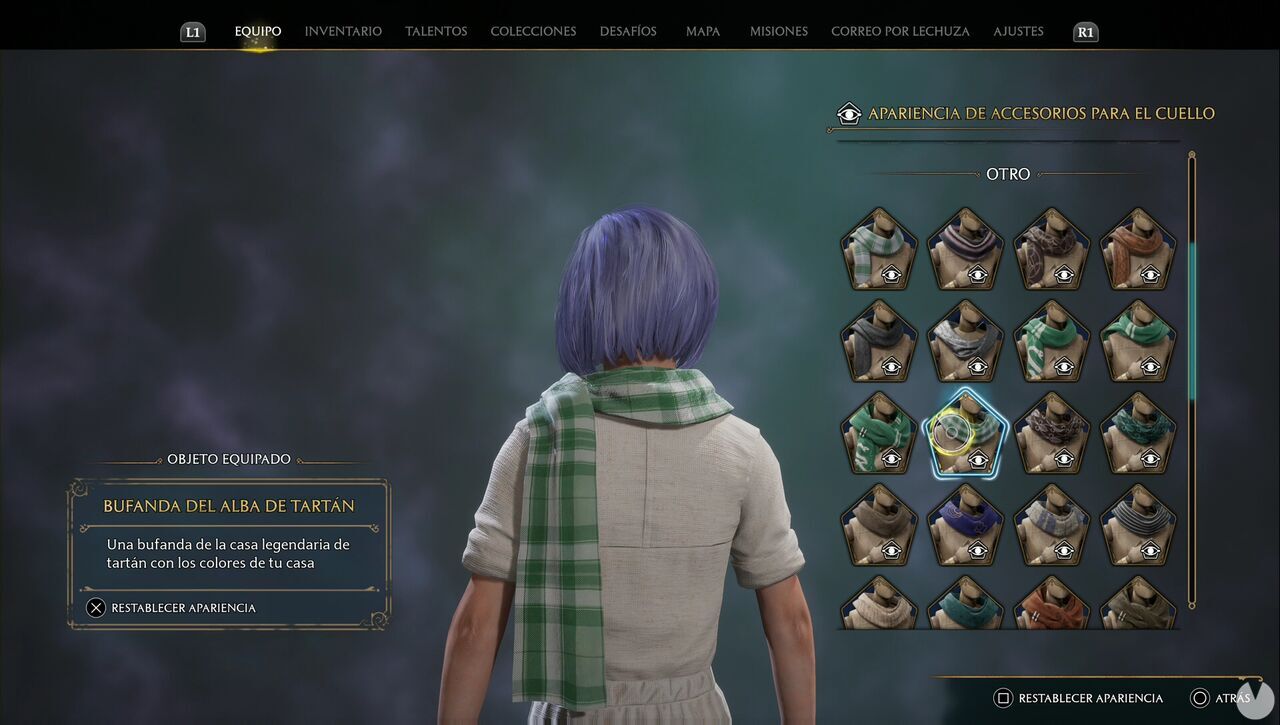The height and width of the screenshot is (725, 1280).
Task: Click the scarf emblem beside the accessories title
Action: [849, 113]
